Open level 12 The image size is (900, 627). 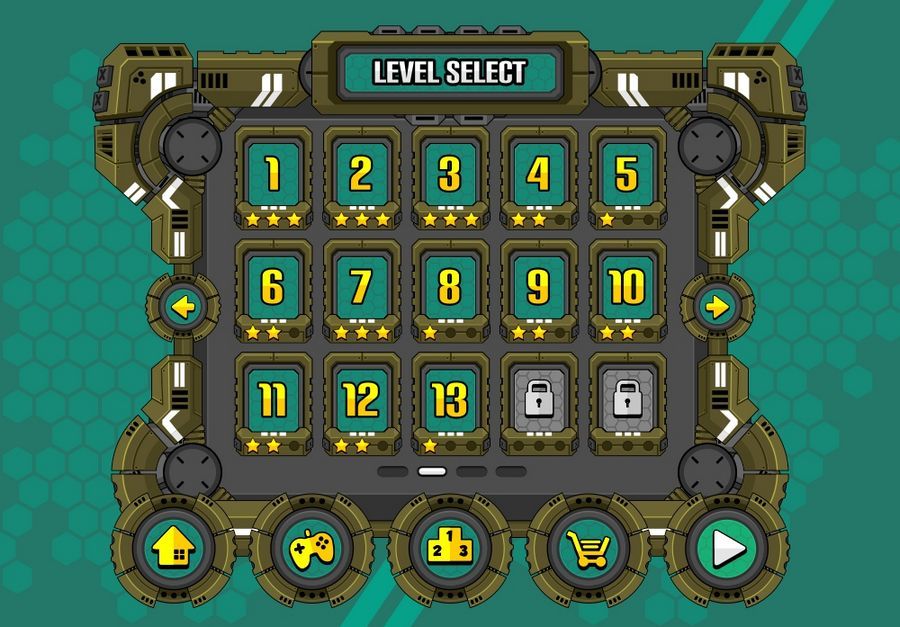coord(361,400)
